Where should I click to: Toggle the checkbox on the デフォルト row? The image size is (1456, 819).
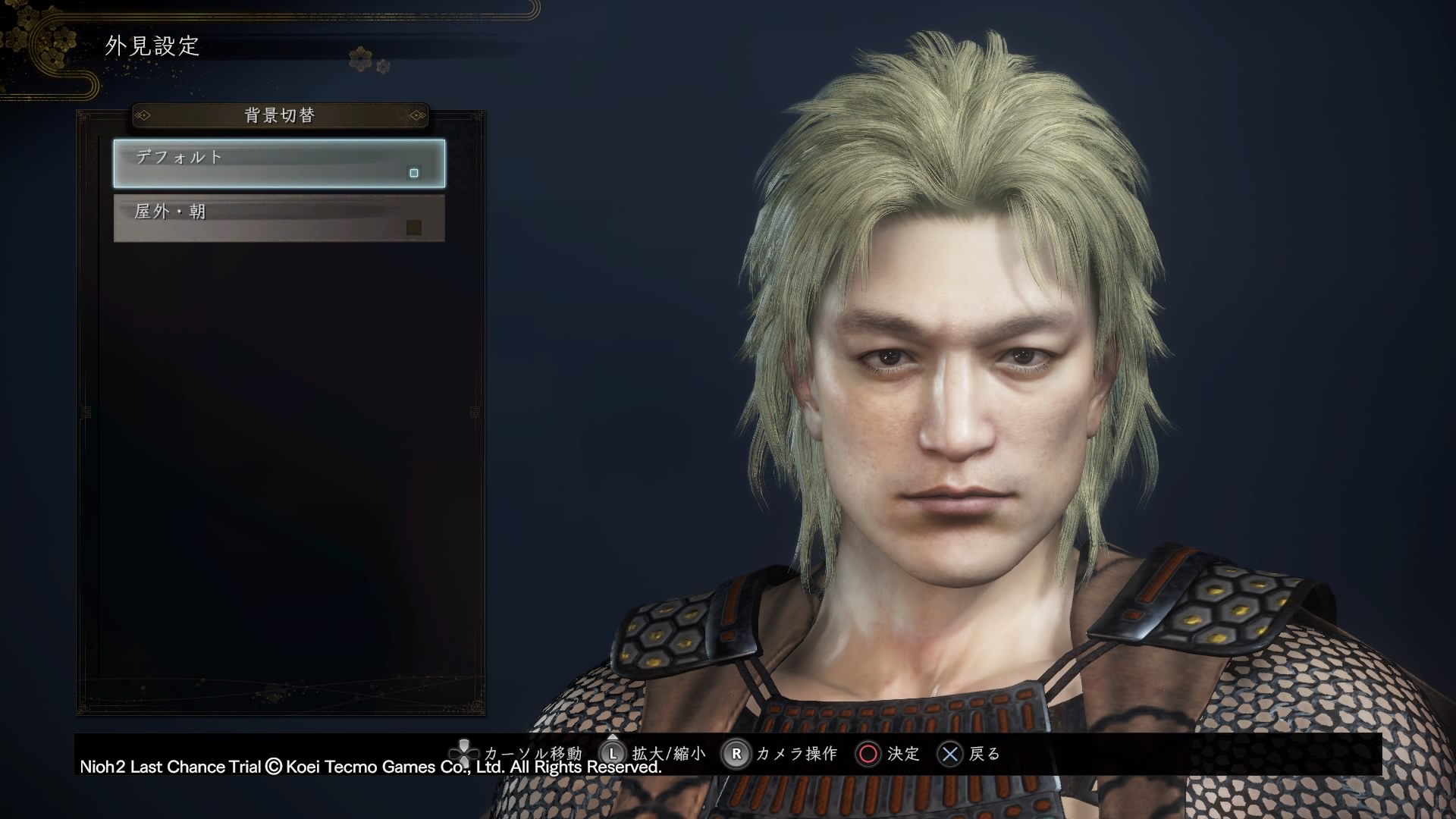pos(414,174)
